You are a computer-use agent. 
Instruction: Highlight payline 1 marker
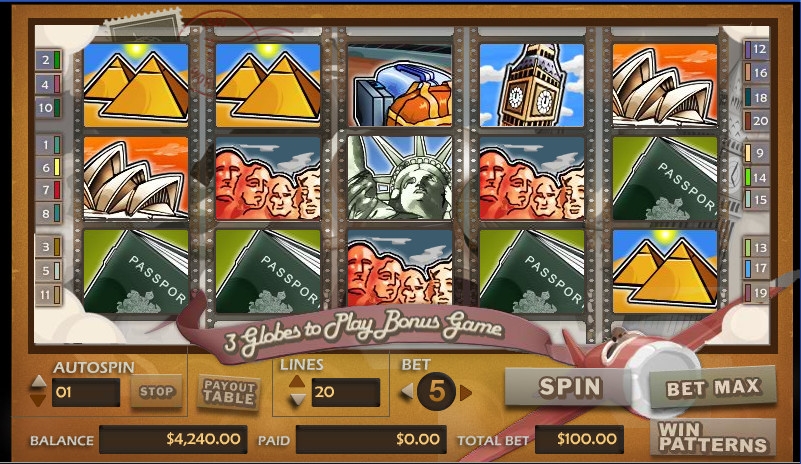46,145
